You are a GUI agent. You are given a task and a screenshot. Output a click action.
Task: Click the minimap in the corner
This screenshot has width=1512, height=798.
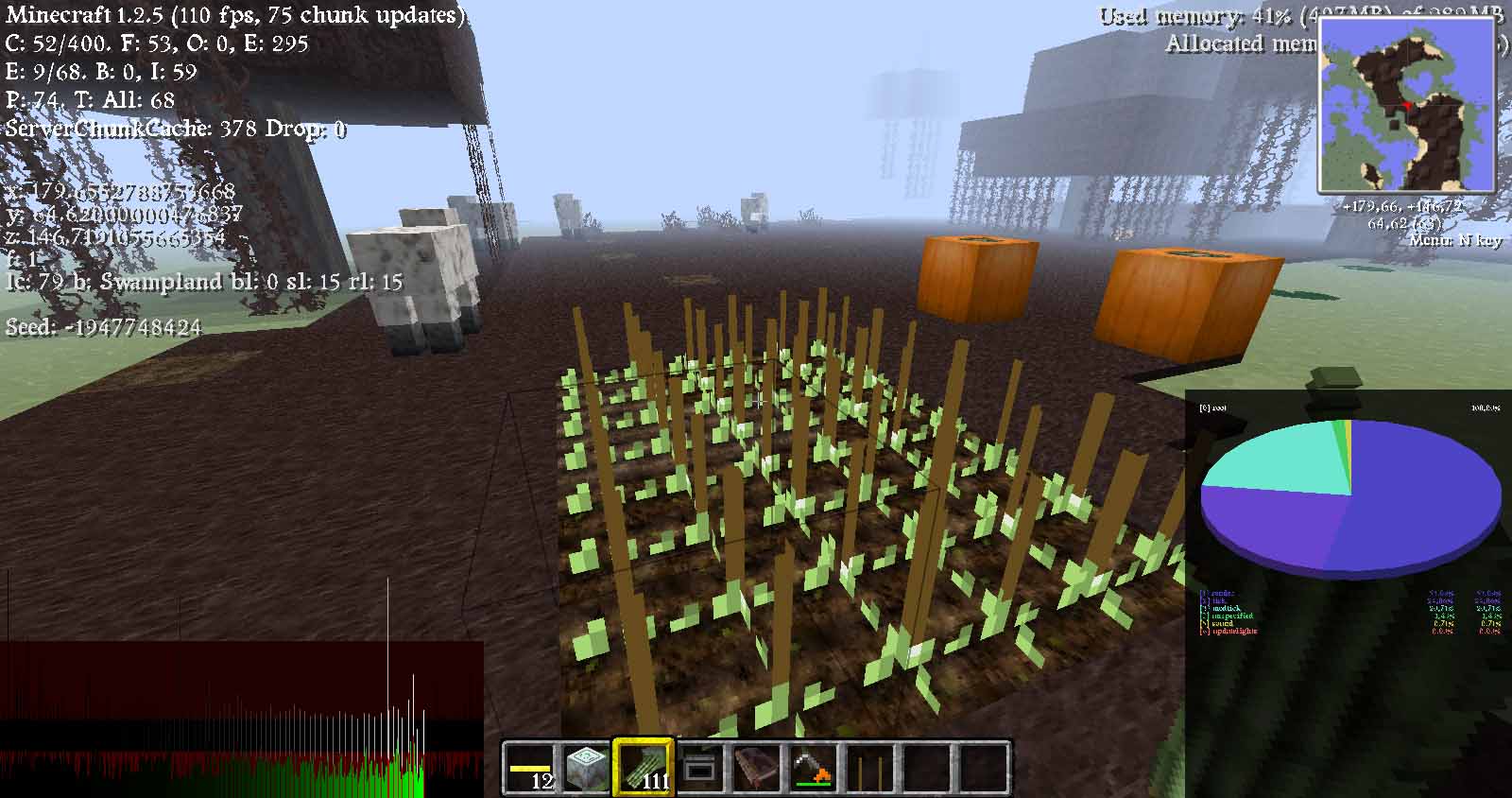pos(1406,105)
